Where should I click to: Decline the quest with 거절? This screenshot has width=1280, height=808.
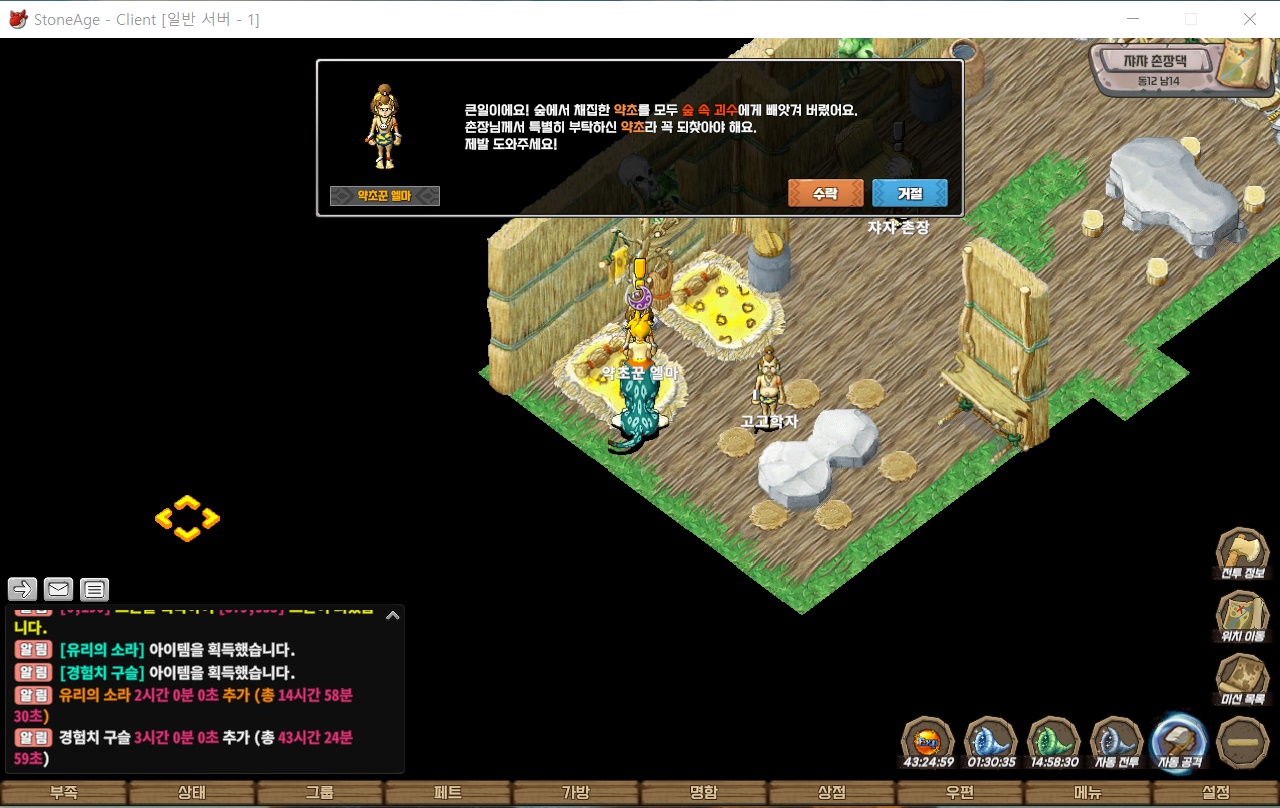click(x=909, y=193)
